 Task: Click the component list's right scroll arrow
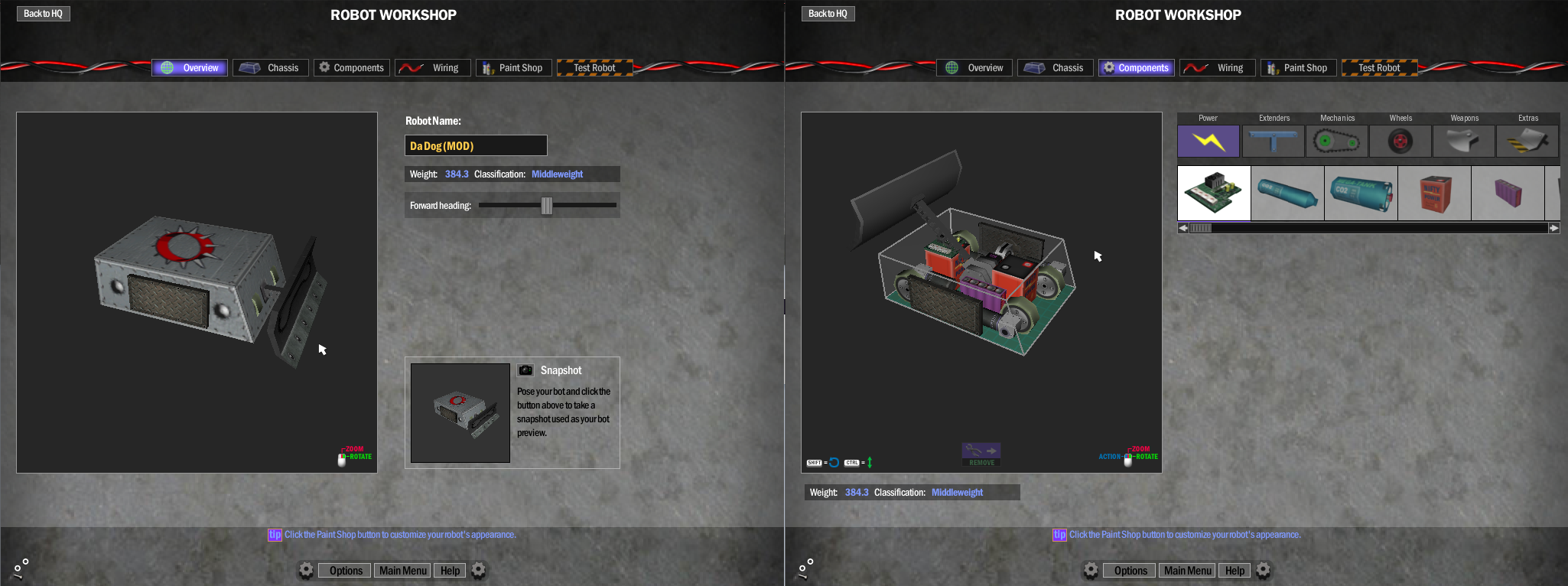click(x=1553, y=228)
